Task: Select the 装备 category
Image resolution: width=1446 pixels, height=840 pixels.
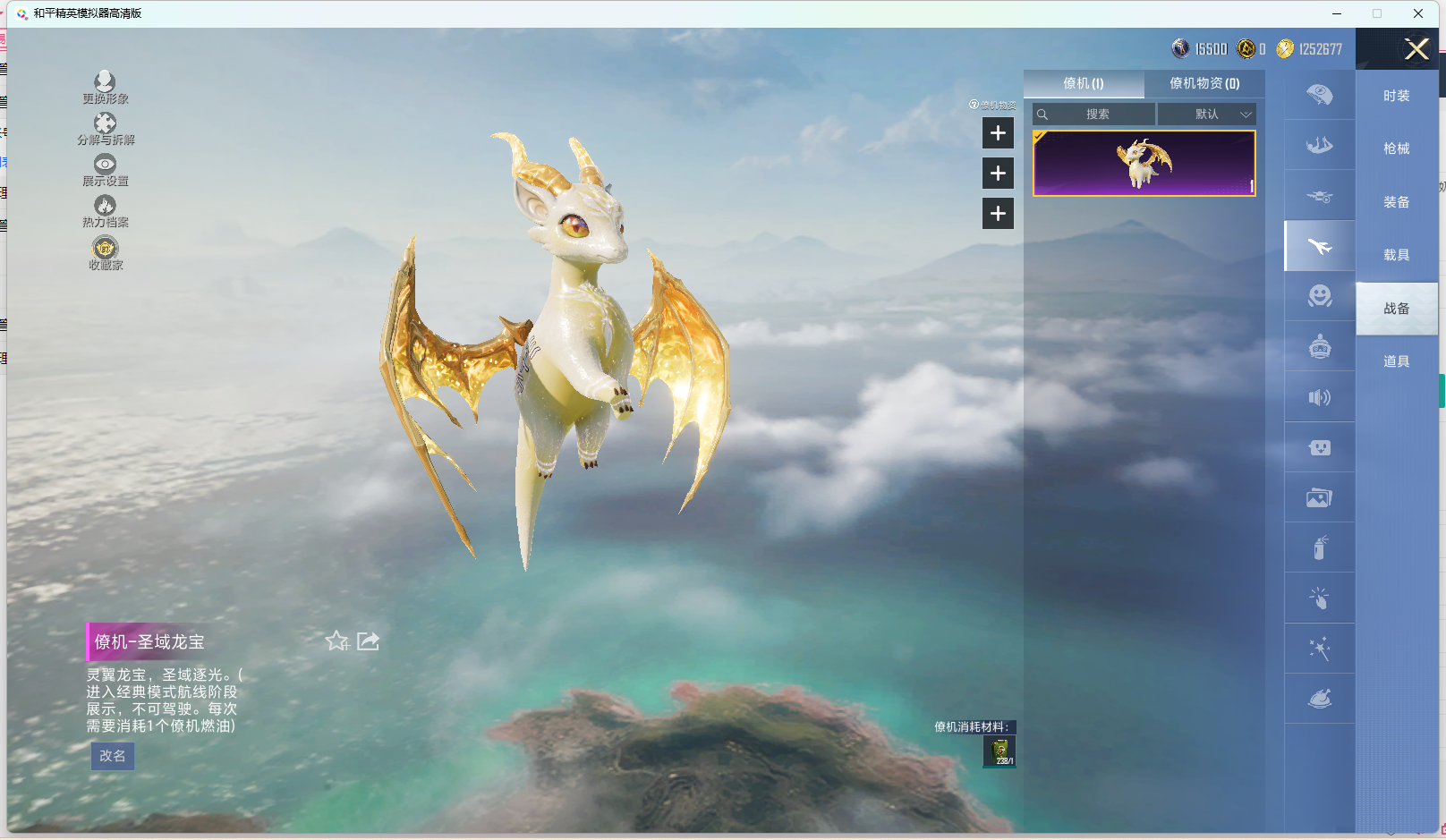Action: click(x=1396, y=202)
